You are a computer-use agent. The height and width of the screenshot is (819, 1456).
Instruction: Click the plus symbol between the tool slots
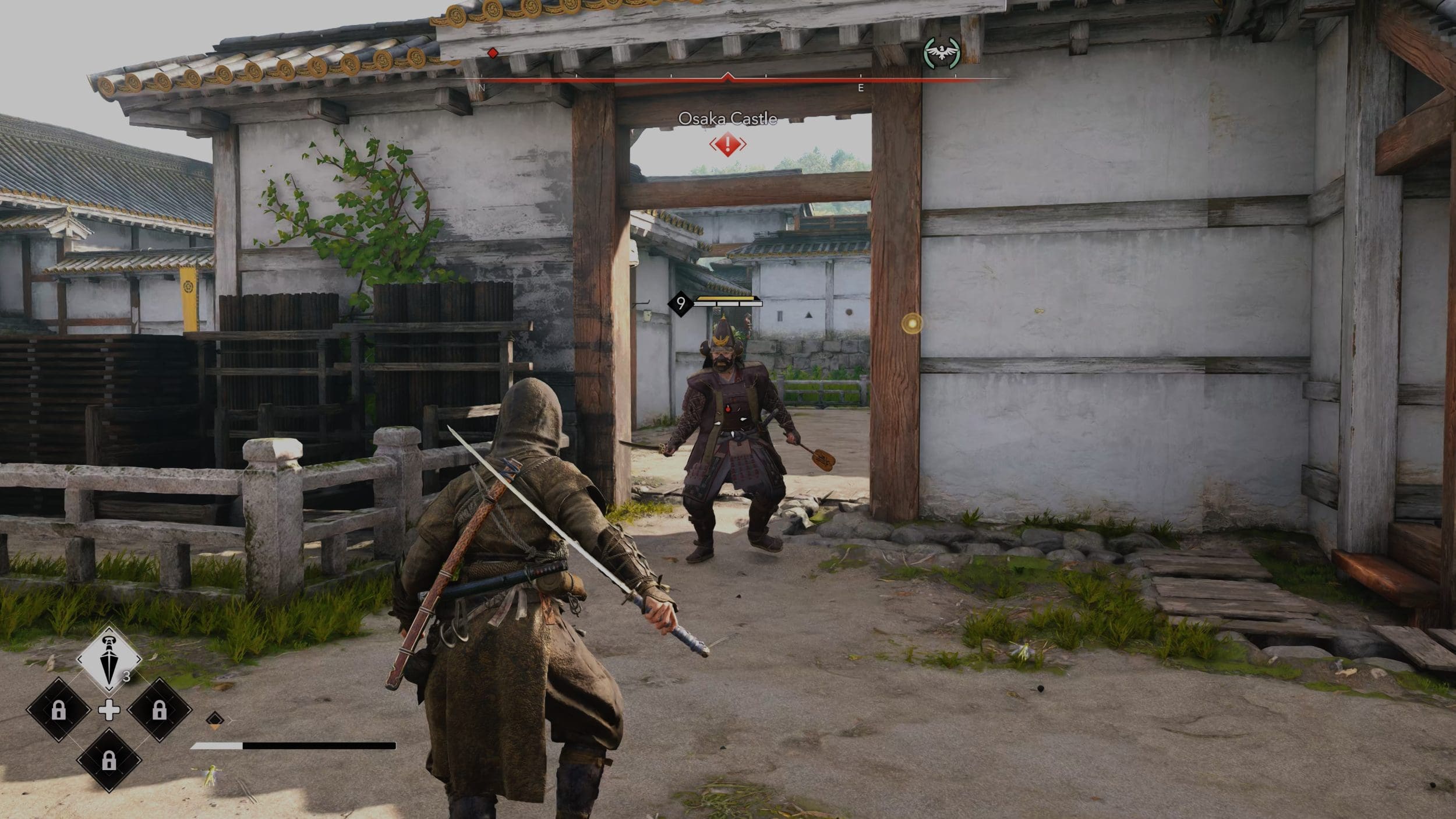pyautogui.click(x=109, y=710)
